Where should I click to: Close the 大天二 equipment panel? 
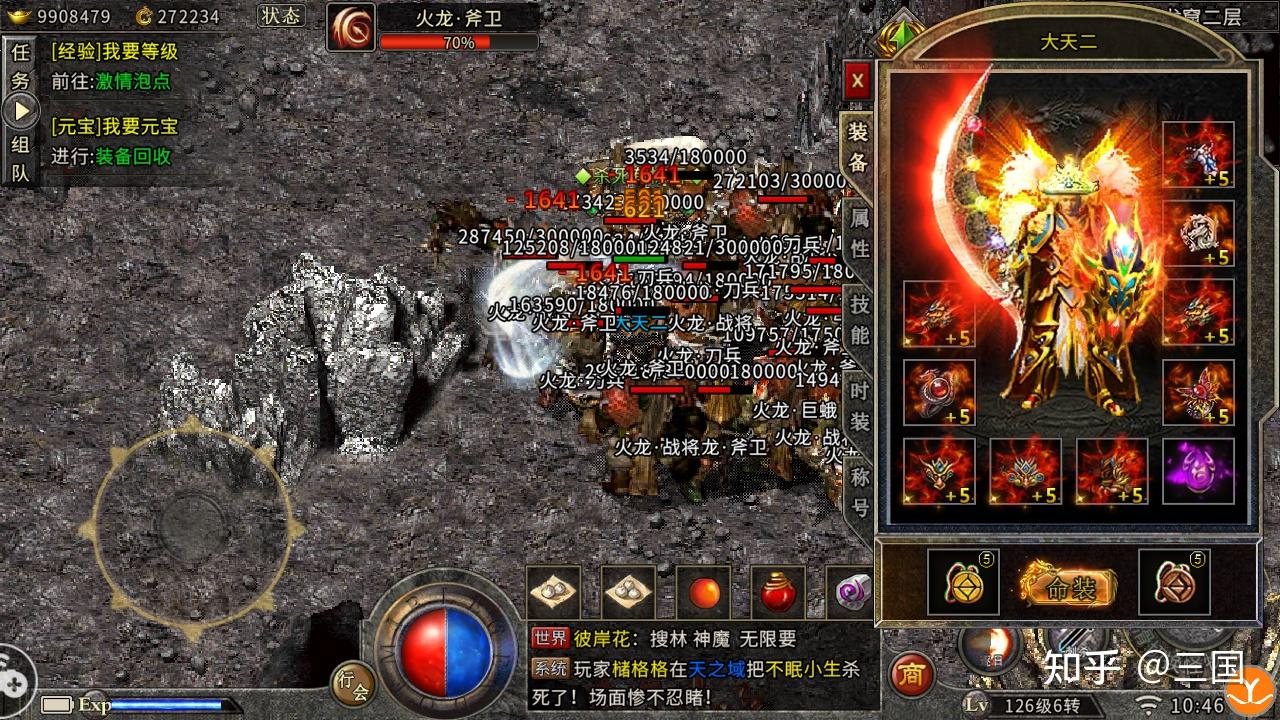tap(858, 81)
